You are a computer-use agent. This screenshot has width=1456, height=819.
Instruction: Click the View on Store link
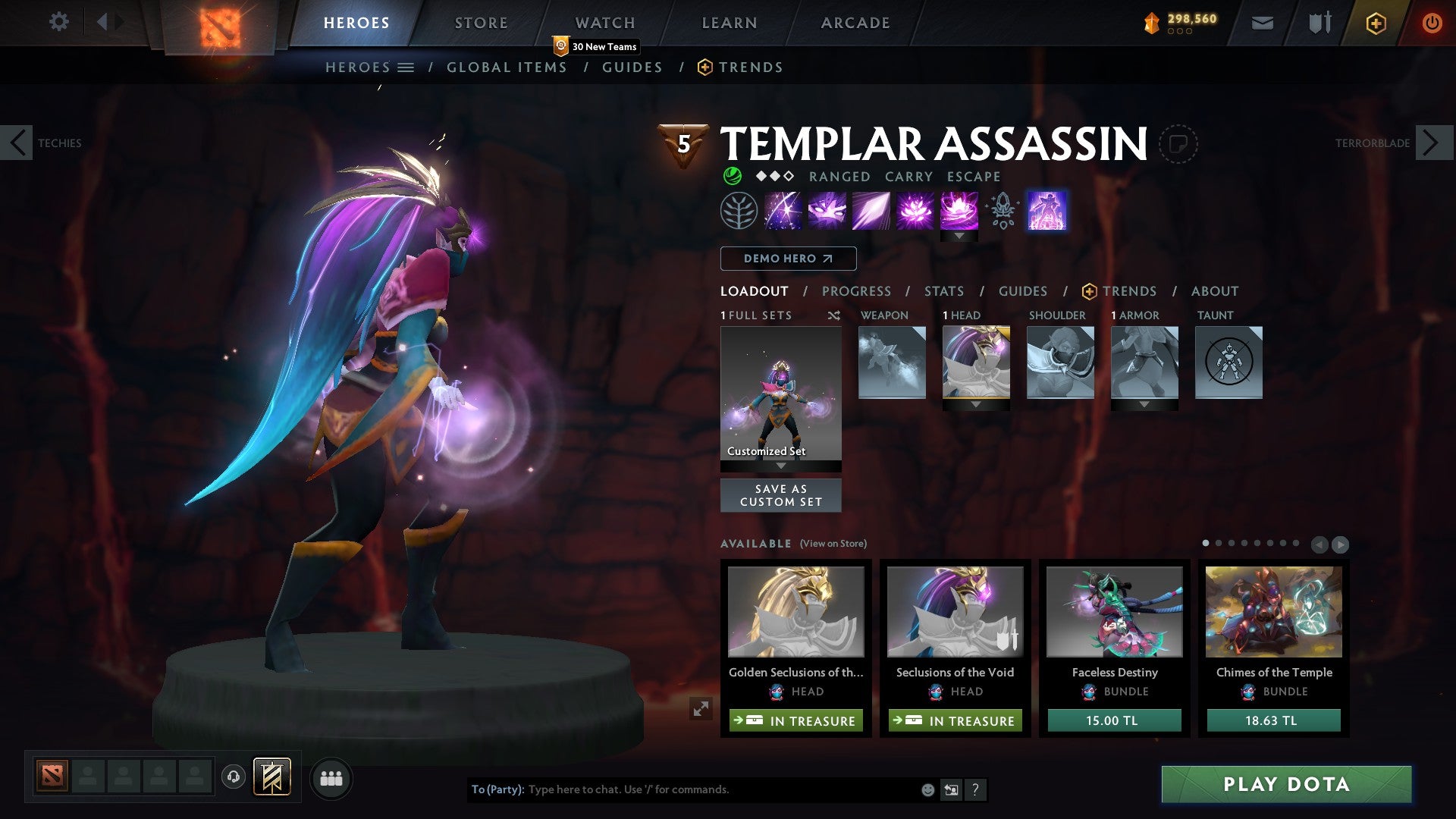pos(833,544)
